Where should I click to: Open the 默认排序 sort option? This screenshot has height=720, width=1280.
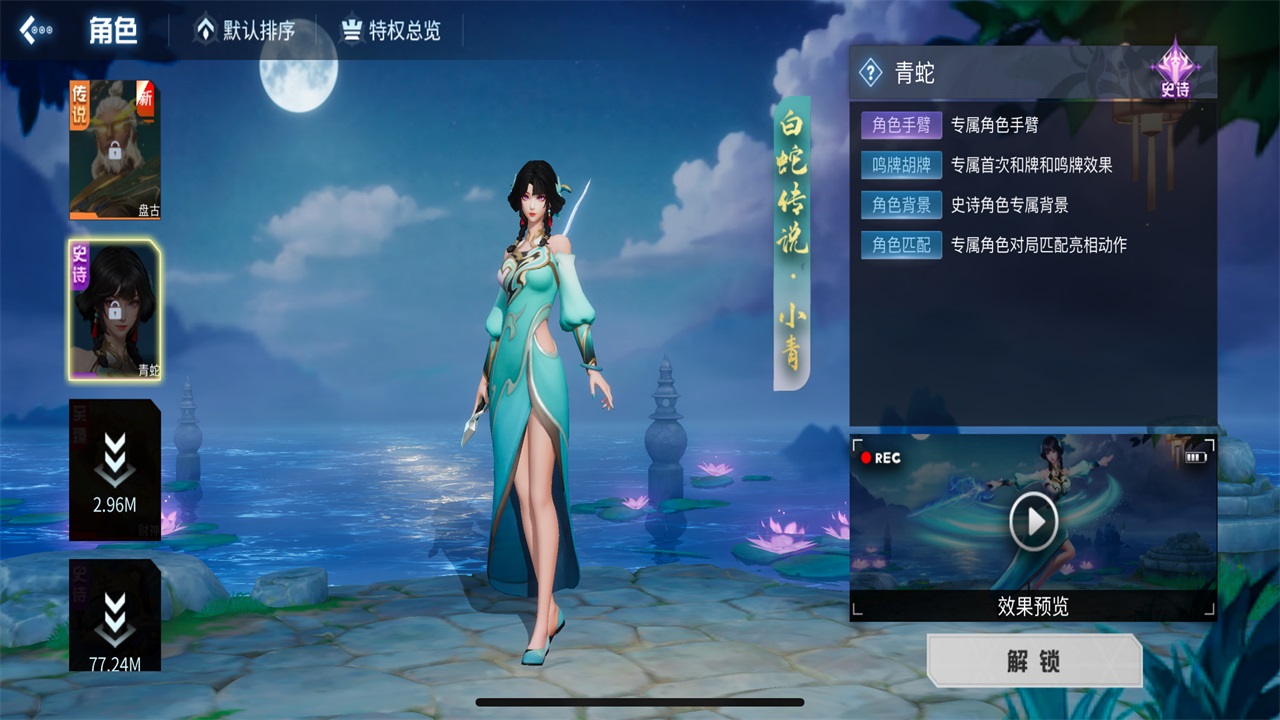coord(246,31)
